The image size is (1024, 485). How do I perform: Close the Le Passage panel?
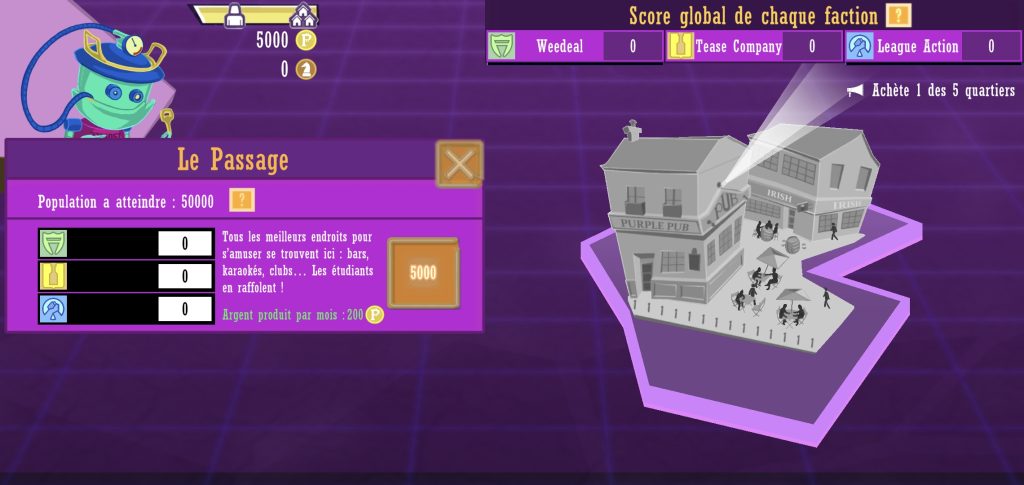tap(459, 163)
